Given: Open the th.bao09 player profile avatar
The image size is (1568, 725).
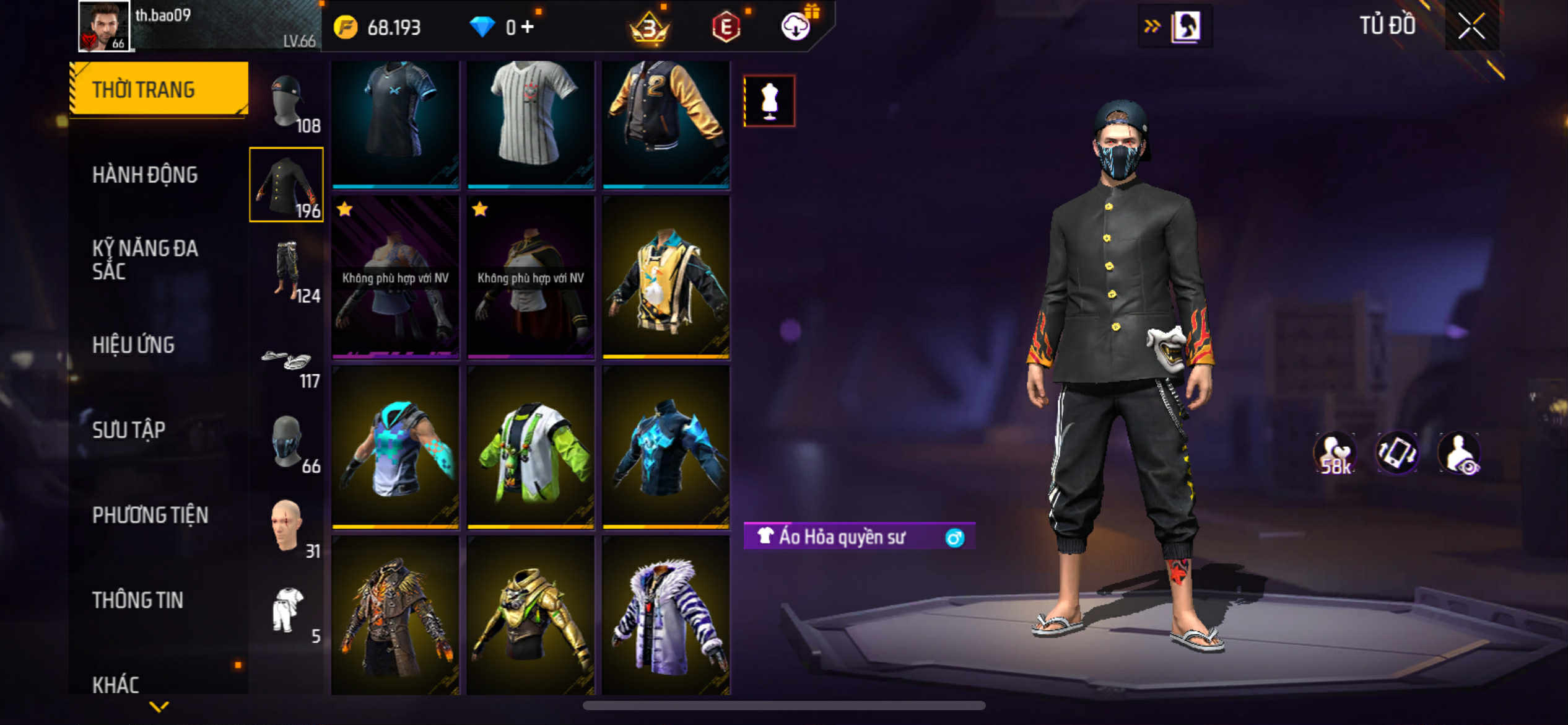Looking at the screenshot, I should 103,26.
